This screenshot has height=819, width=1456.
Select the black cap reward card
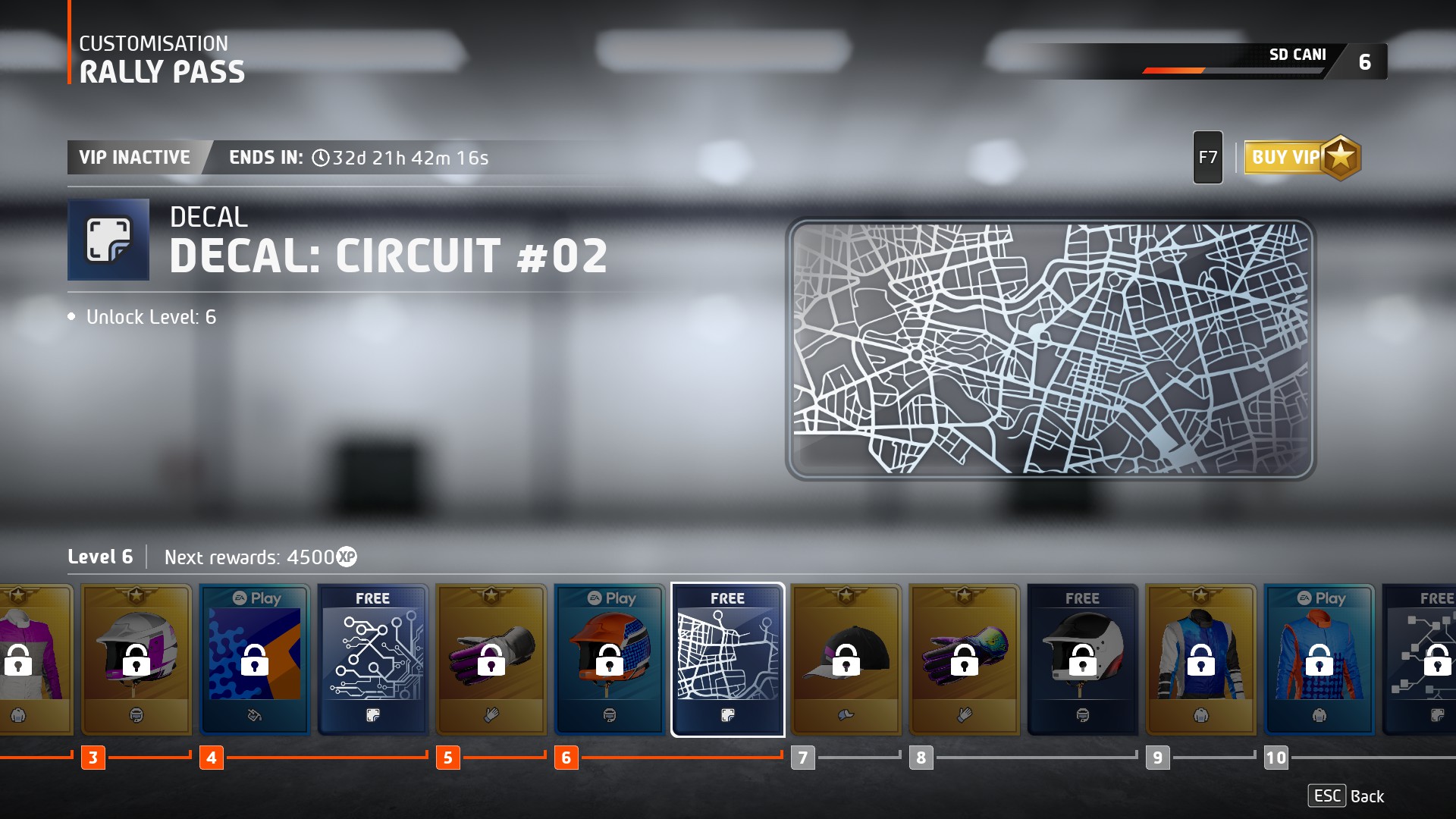tap(846, 658)
